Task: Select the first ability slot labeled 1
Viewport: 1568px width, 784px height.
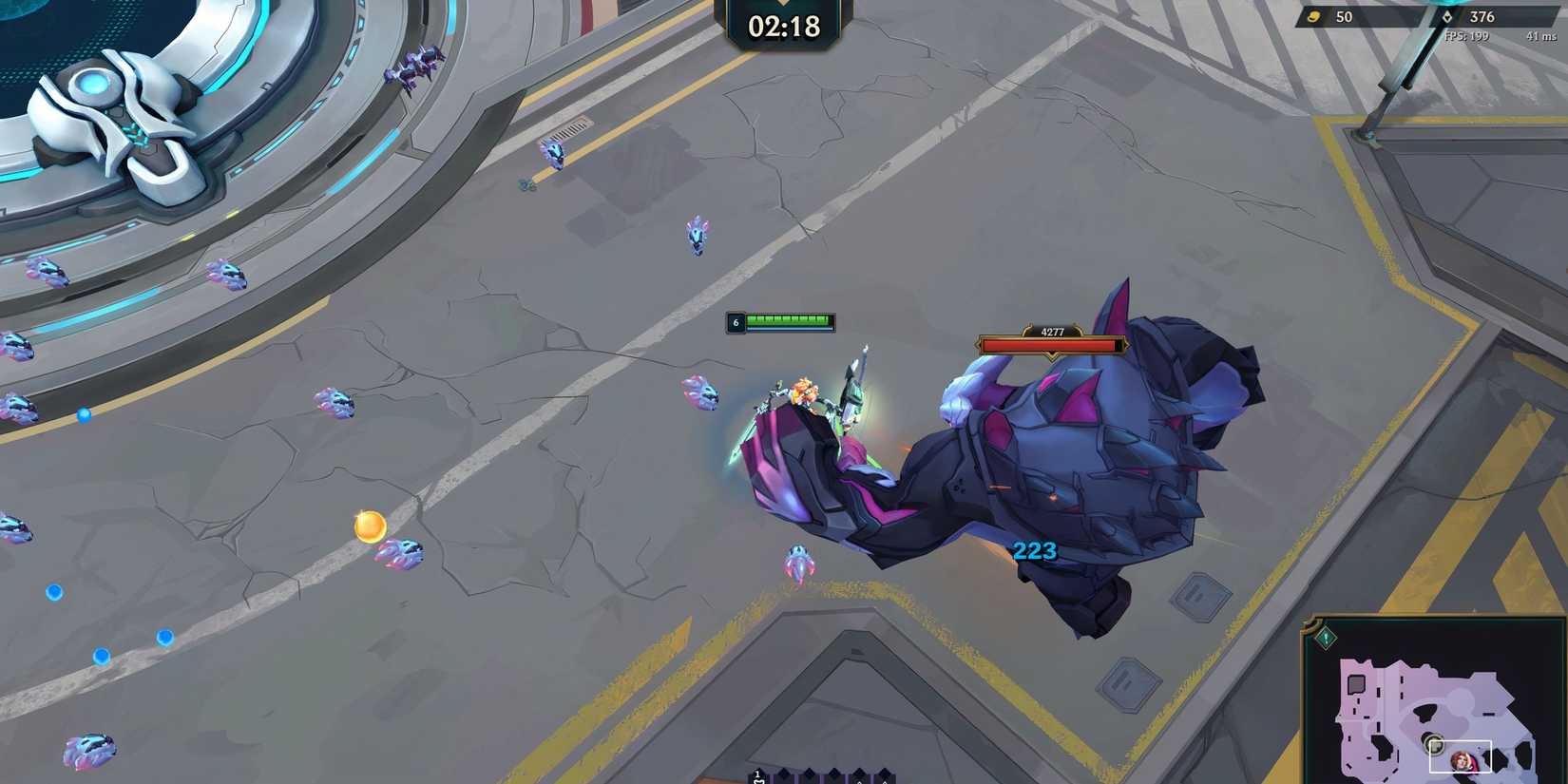Action: click(x=757, y=774)
